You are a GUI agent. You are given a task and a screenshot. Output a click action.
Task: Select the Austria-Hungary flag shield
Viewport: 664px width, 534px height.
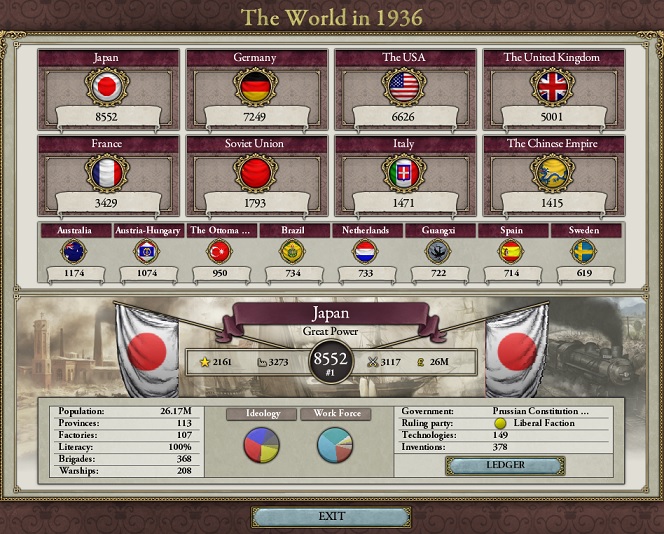point(147,251)
